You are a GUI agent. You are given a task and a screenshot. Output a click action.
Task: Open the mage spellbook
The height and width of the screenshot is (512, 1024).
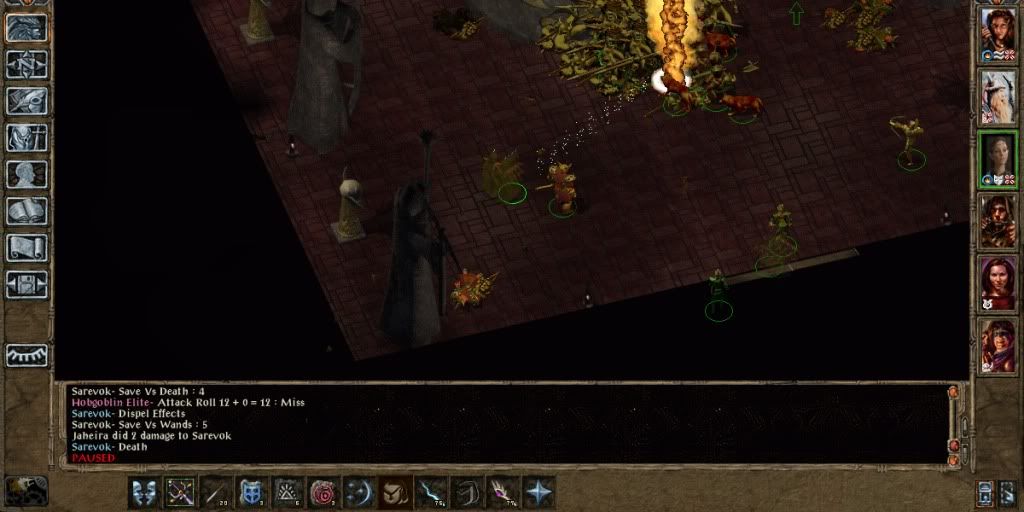[27, 211]
